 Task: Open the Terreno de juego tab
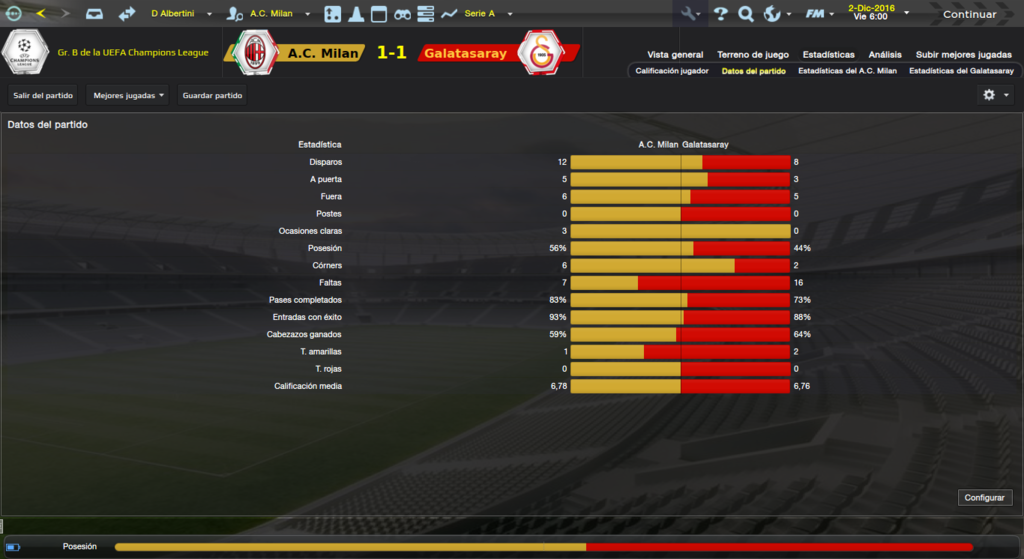tap(753, 55)
